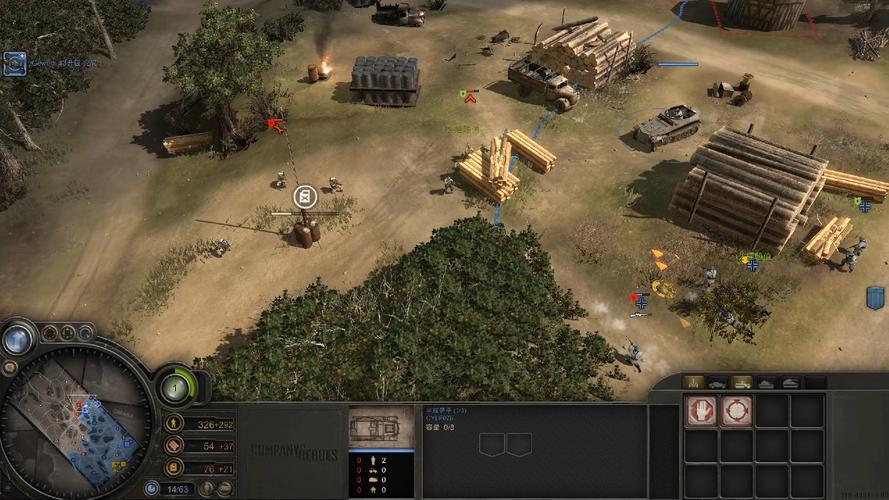Select the highlighted halftrack production tab

pos(742,382)
